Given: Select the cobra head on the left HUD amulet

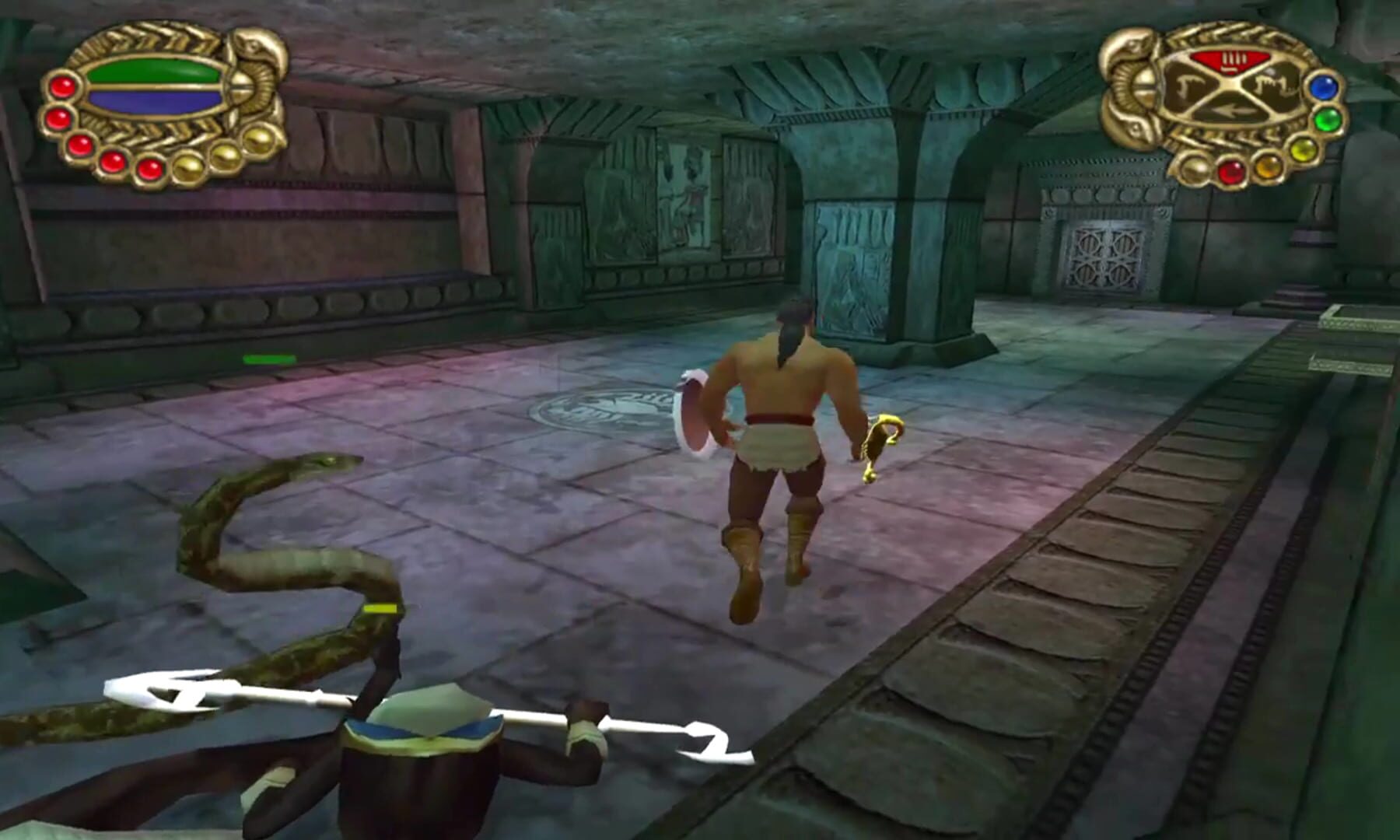Looking at the screenshot, I should pos(252,45).
